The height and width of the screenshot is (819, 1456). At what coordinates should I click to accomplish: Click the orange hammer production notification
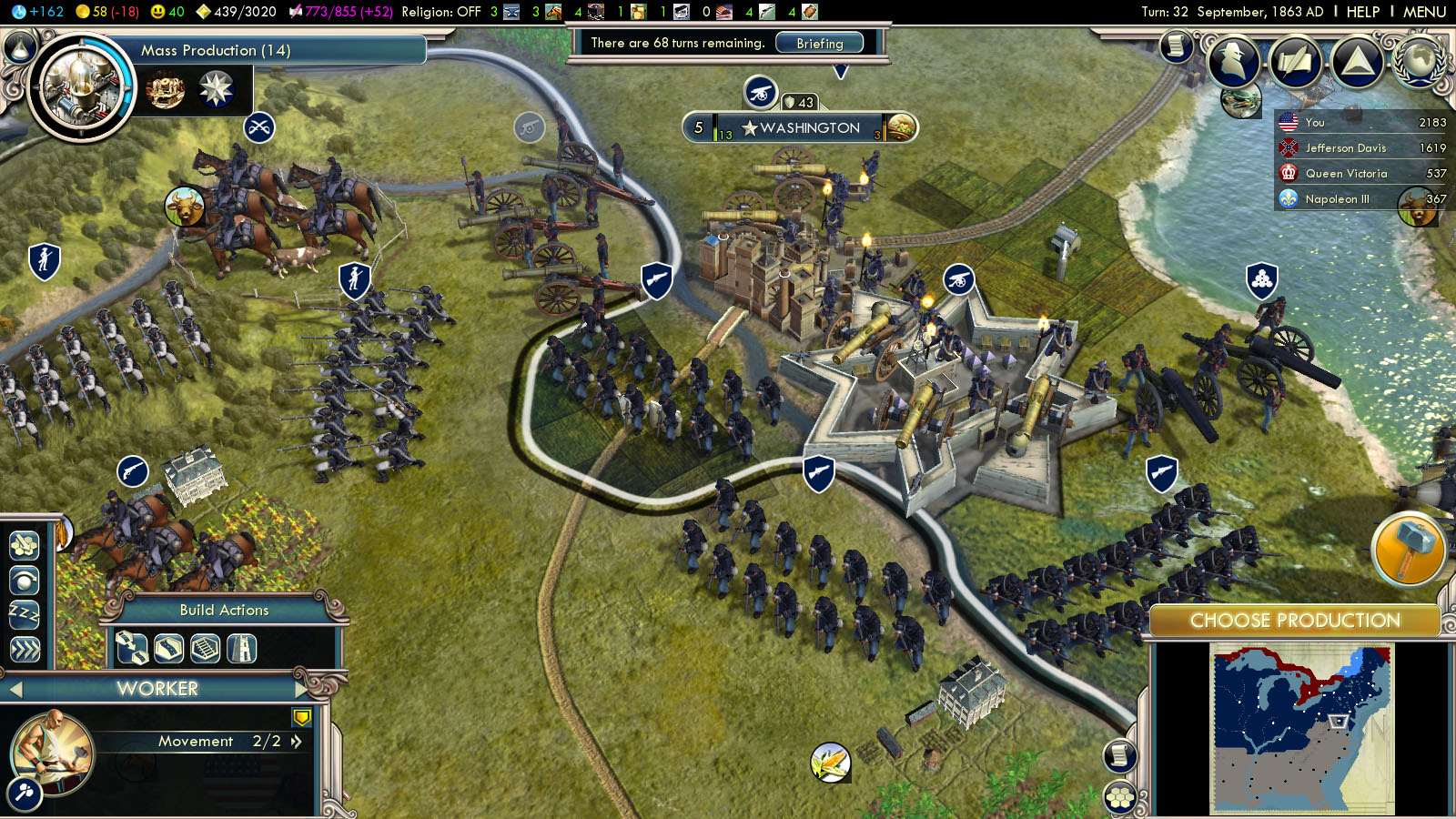[x=1407, y=549]
